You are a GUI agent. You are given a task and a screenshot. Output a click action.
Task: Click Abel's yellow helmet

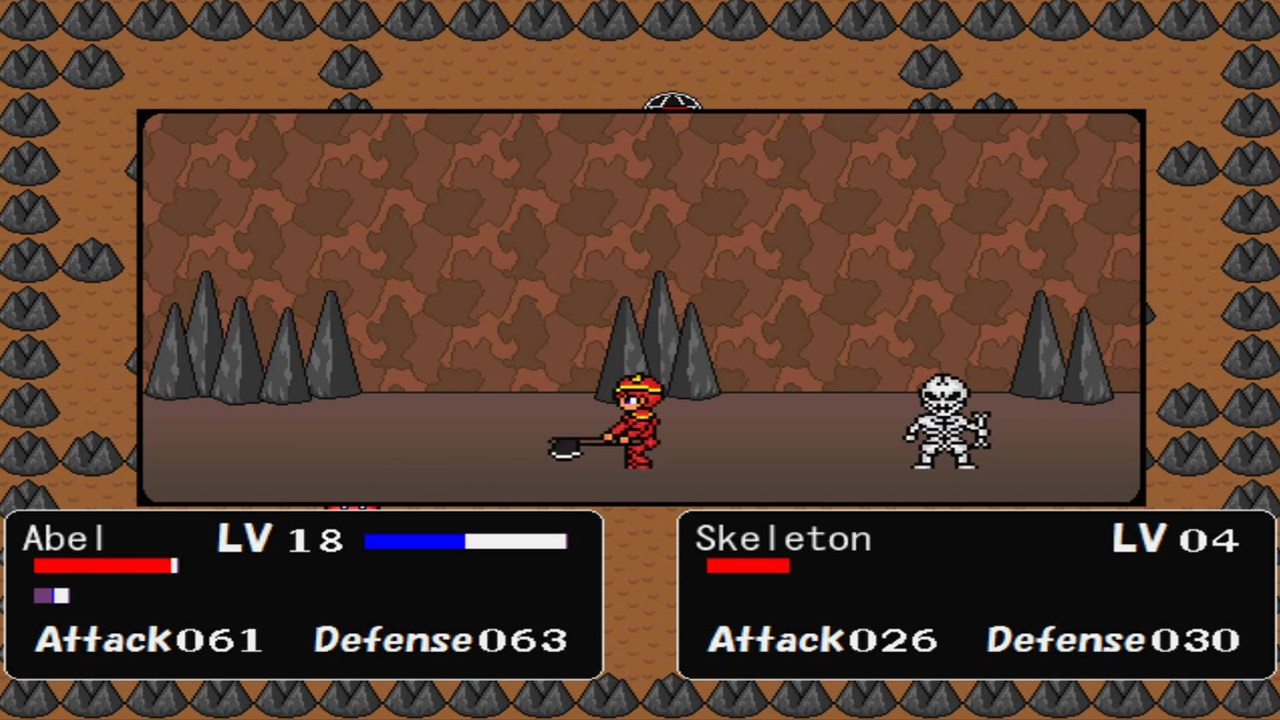point(638,385)
